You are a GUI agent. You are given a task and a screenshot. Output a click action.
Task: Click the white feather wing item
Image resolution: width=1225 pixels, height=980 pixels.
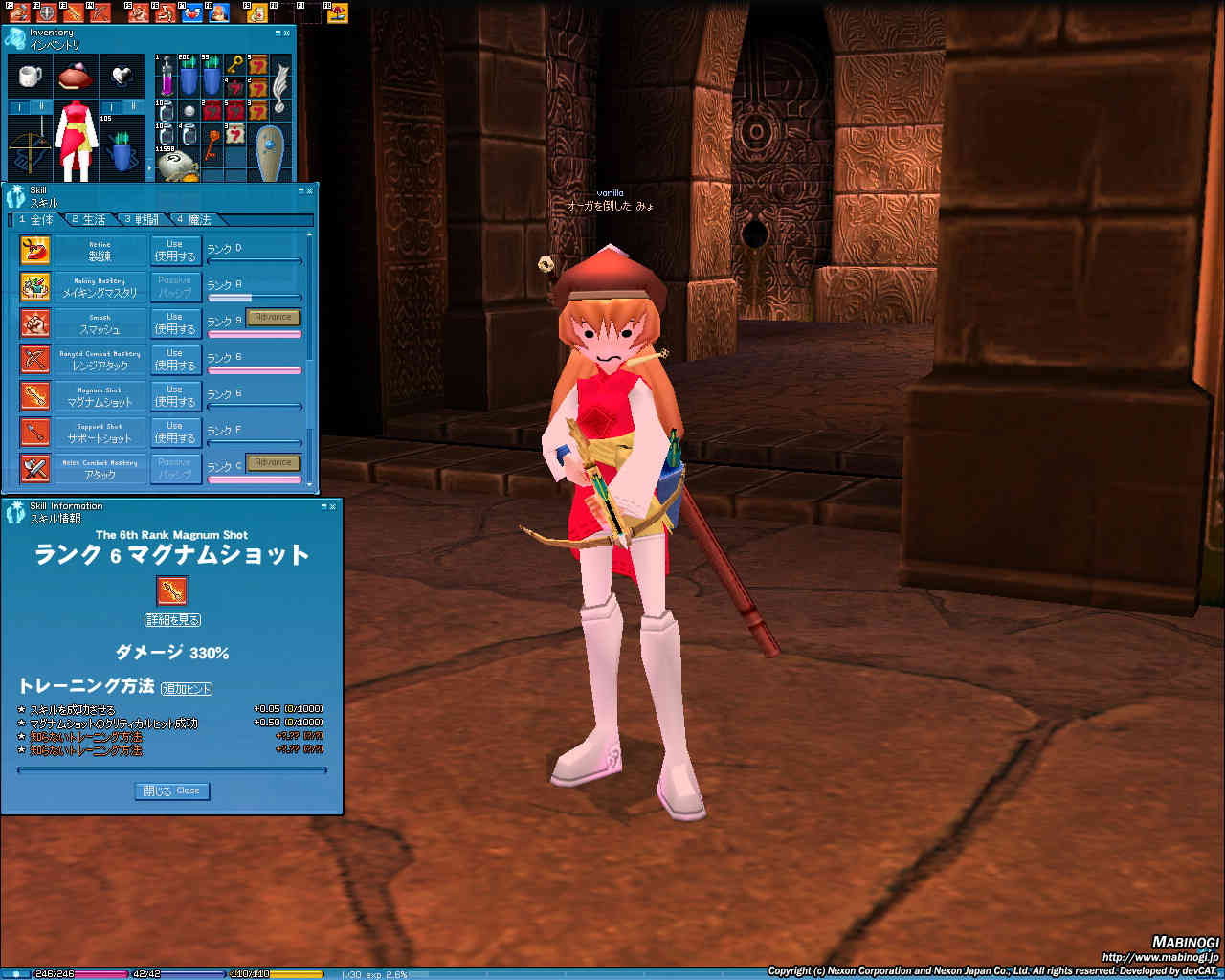[280, 86]
